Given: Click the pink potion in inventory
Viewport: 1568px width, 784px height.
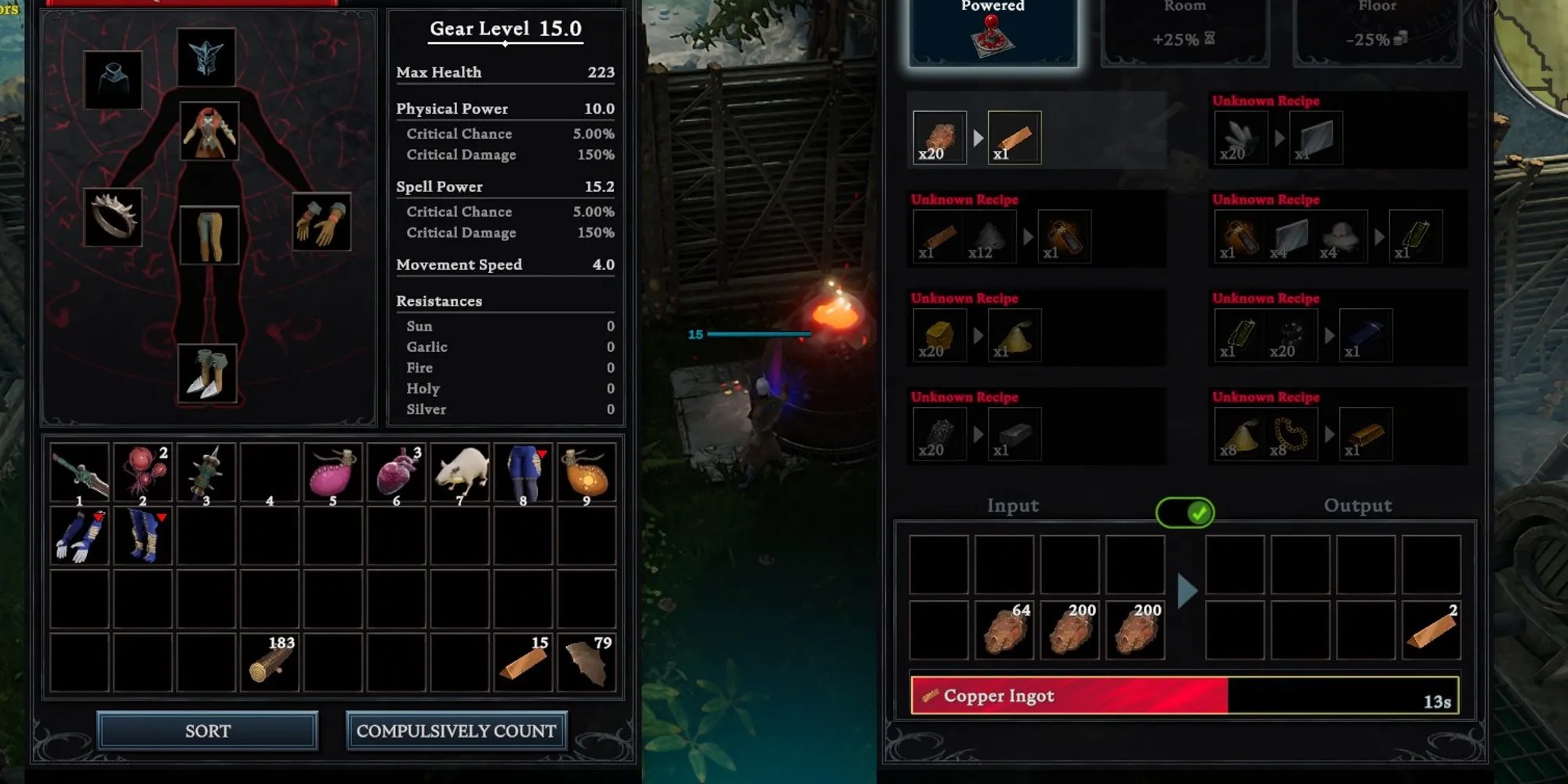Looking at the screenshot, I should [x=333, y=470].
